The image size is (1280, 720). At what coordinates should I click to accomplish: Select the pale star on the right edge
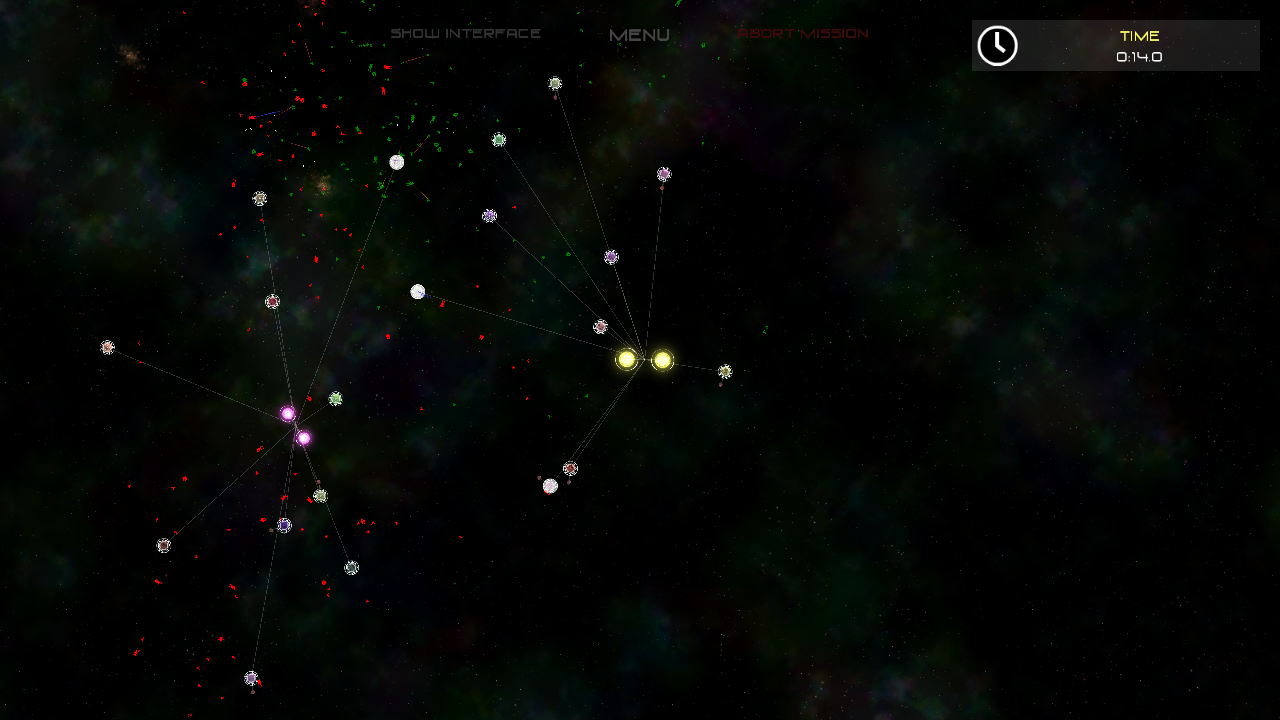pos(726,370)
